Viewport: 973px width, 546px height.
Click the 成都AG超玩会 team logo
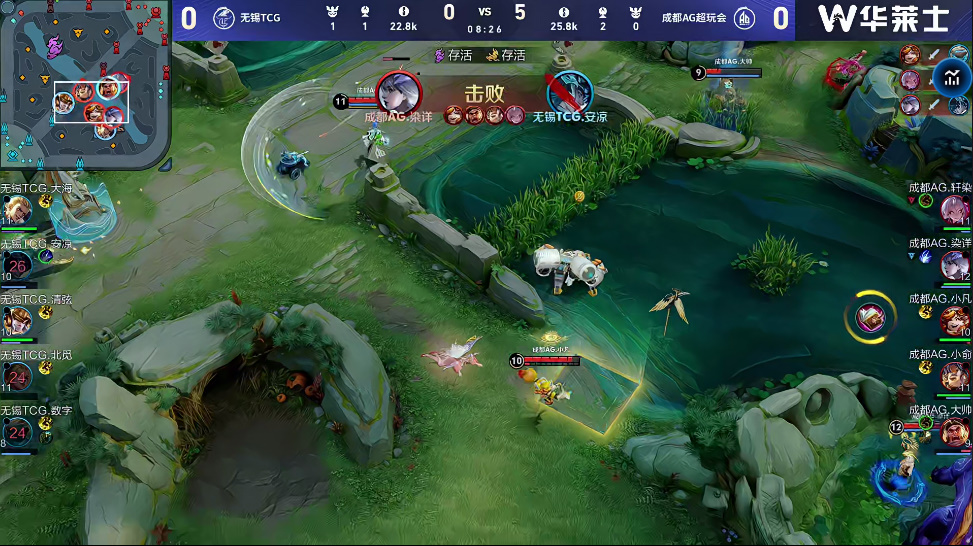(x=744, y=19)
